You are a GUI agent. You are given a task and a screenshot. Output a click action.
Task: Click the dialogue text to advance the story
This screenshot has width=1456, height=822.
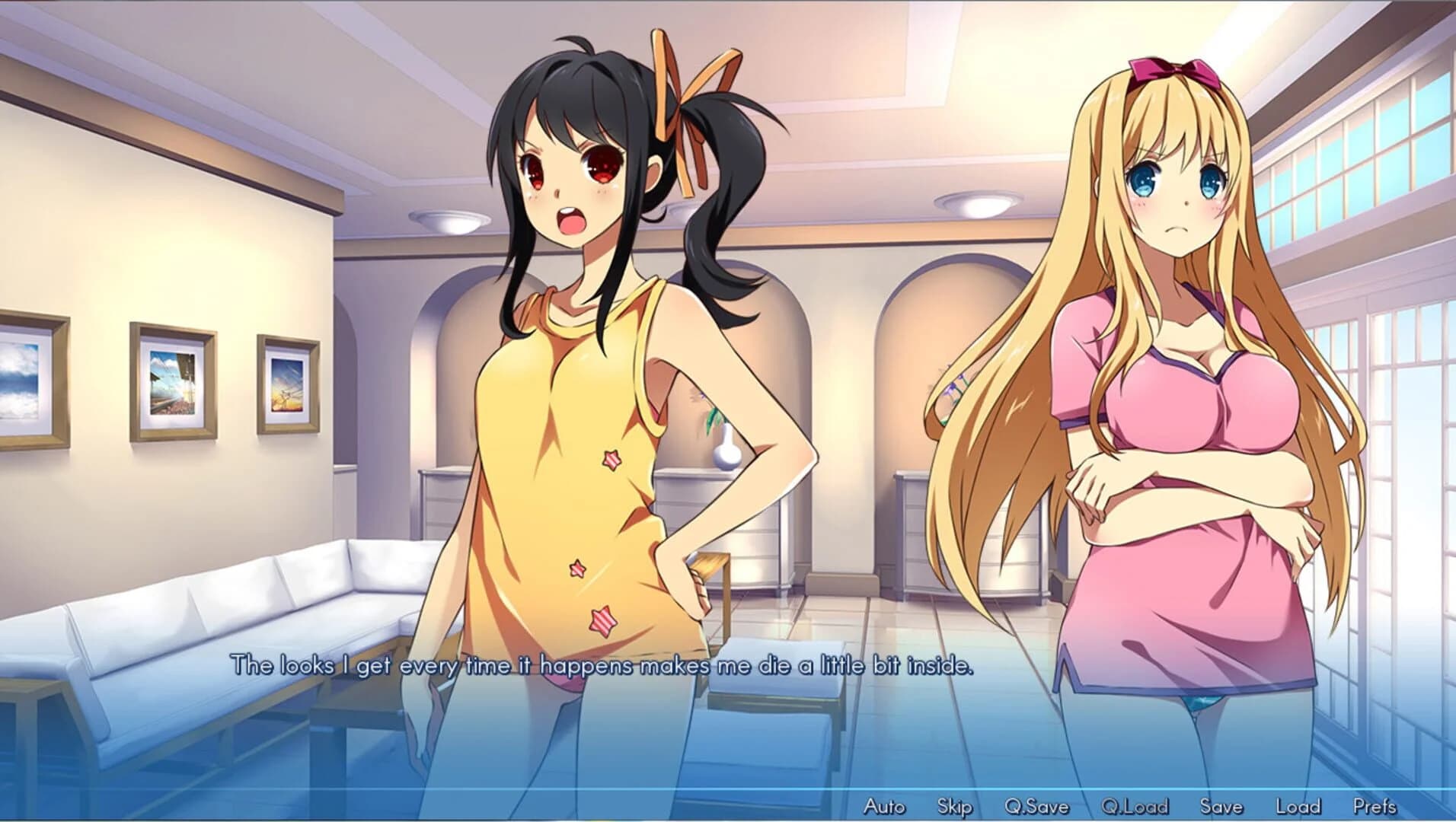tap(602, 664)
